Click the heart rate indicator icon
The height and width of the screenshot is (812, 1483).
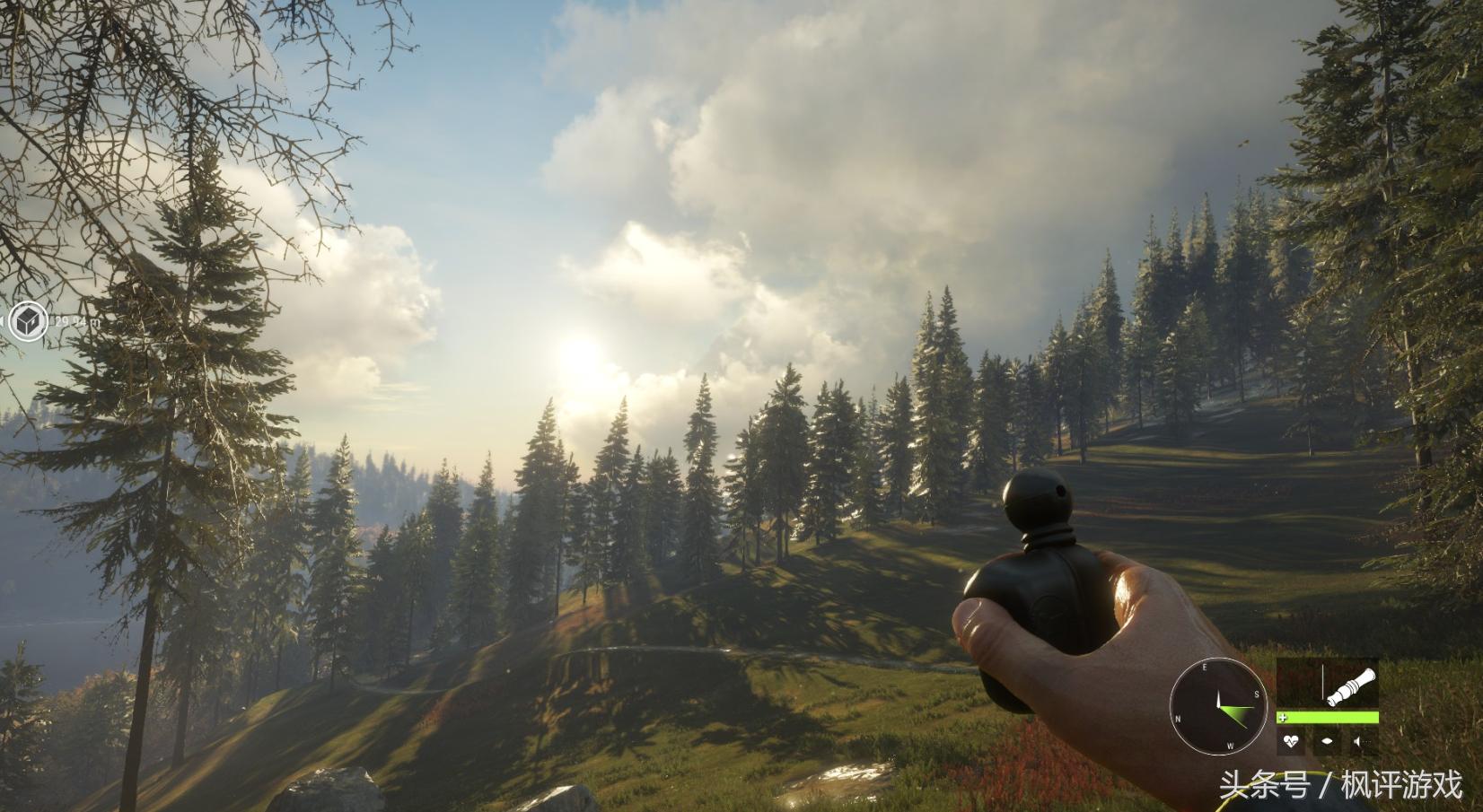(x=1292, y=742)
